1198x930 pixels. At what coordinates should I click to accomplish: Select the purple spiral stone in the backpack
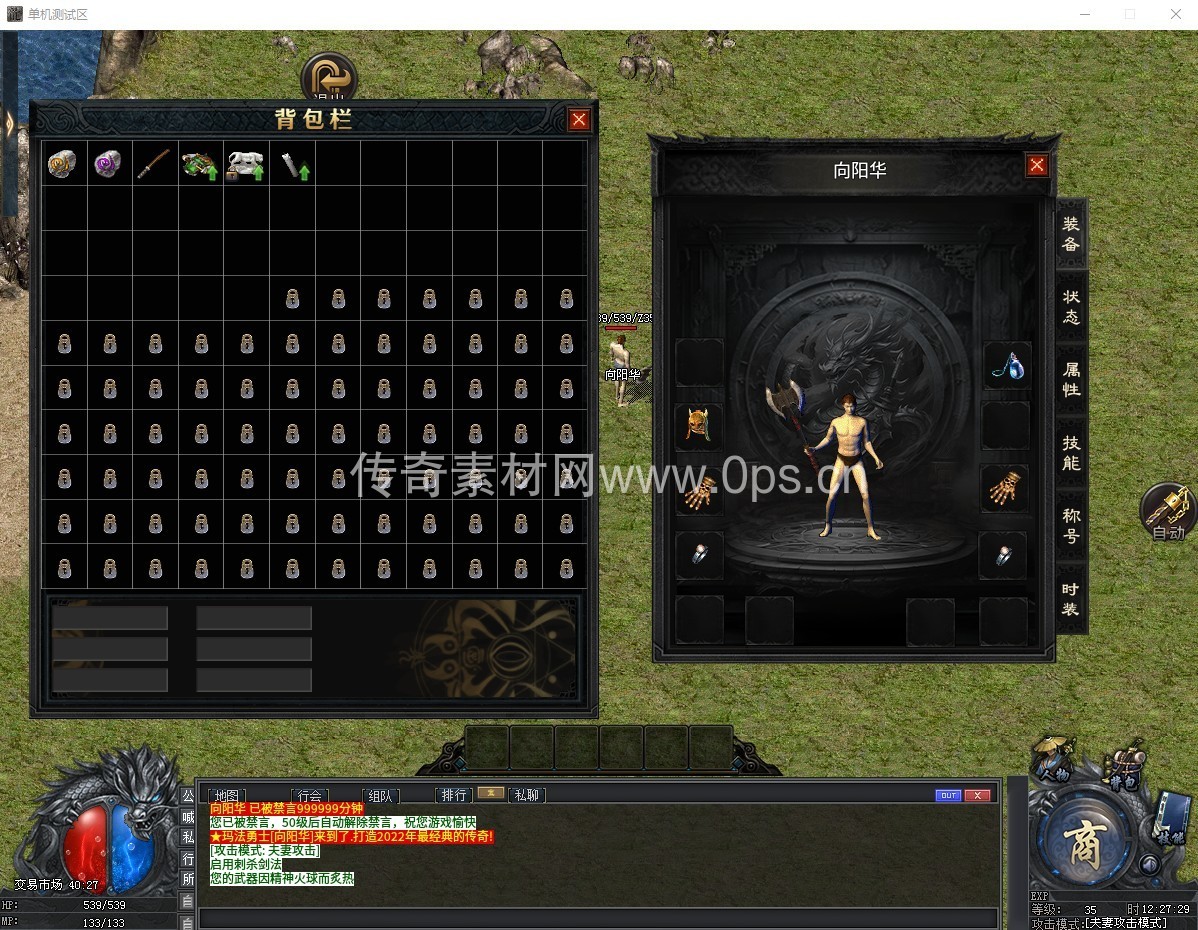108,164
